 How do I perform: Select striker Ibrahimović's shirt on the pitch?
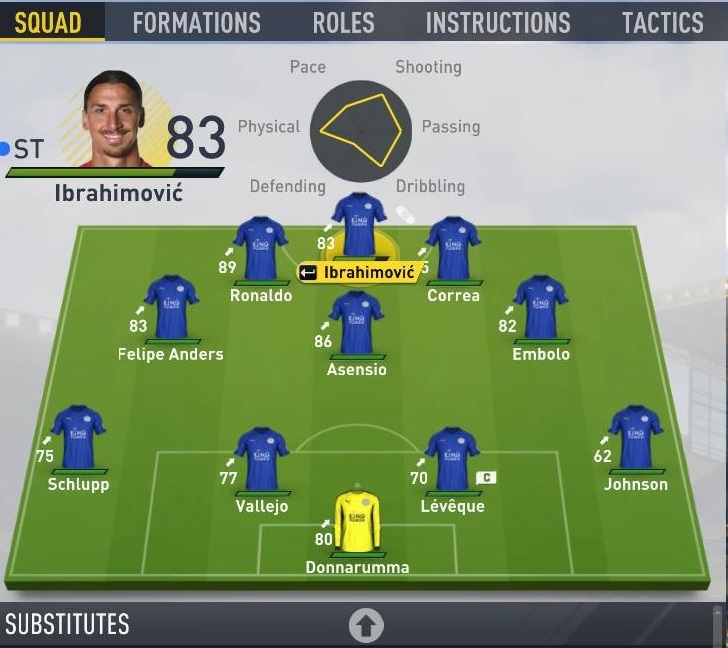tap(358, 222)
